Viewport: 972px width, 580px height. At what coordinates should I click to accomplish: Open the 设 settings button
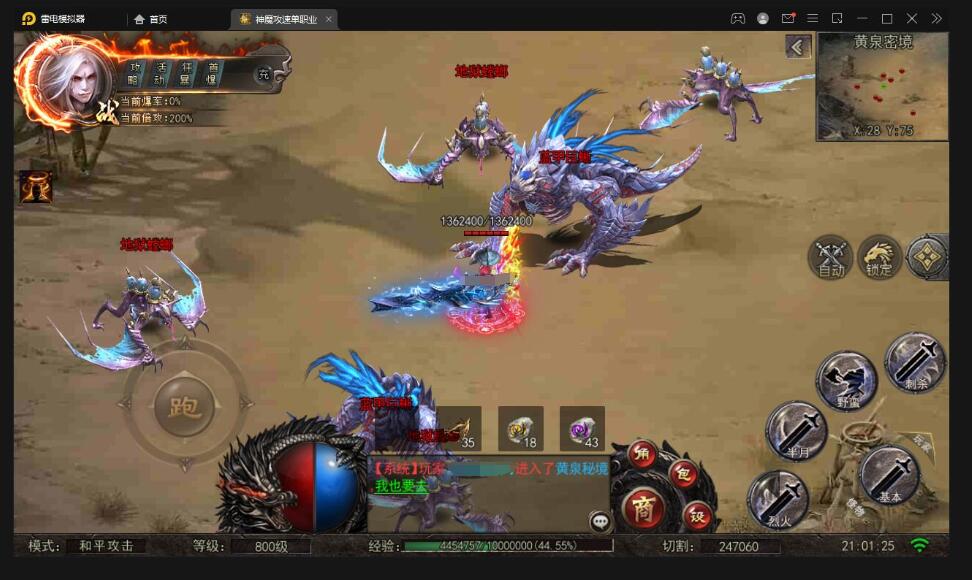[x=697, y=515]
